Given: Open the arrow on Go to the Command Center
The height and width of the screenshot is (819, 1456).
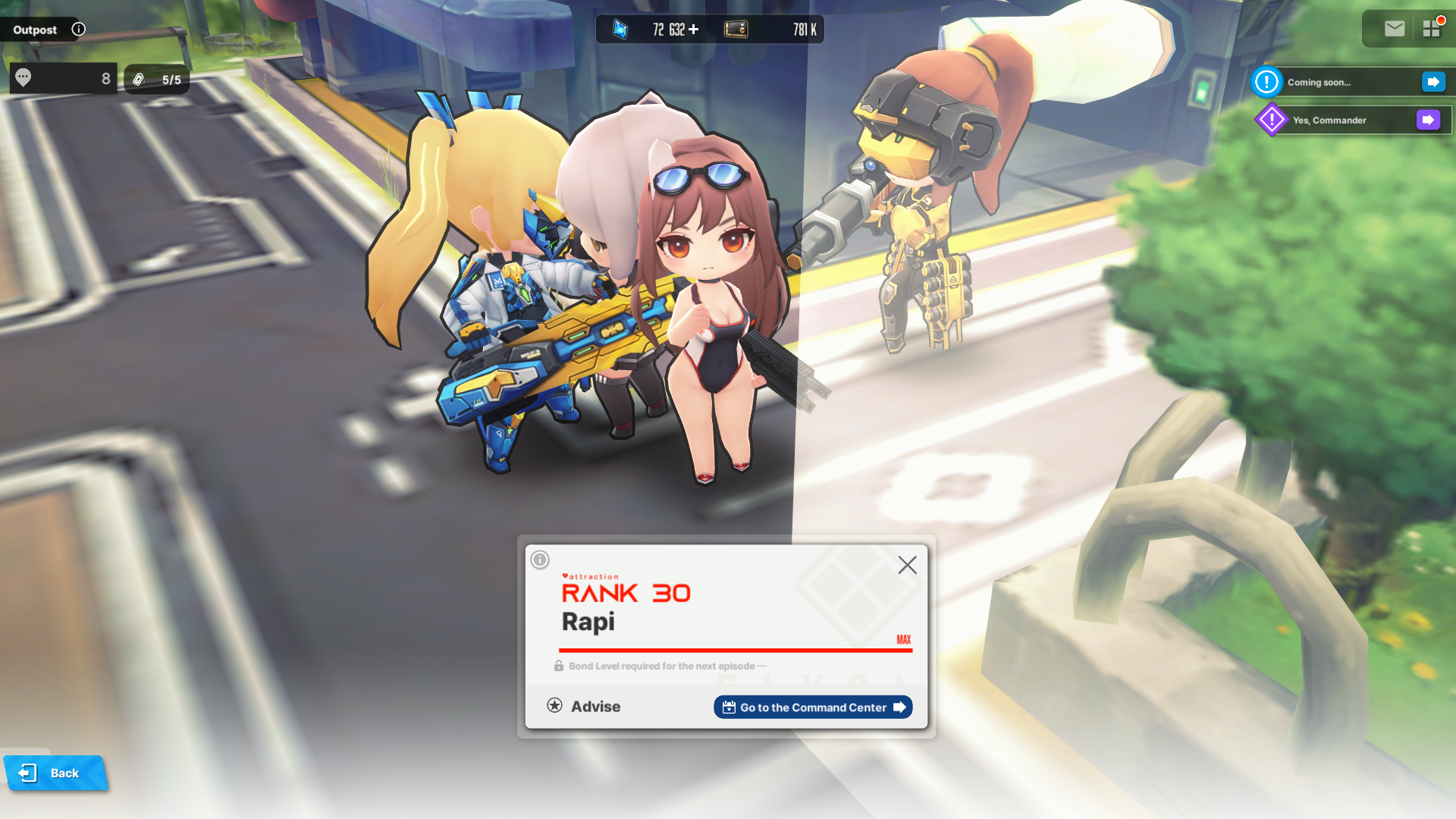Looking at the screenshot, I should [899, 707].
